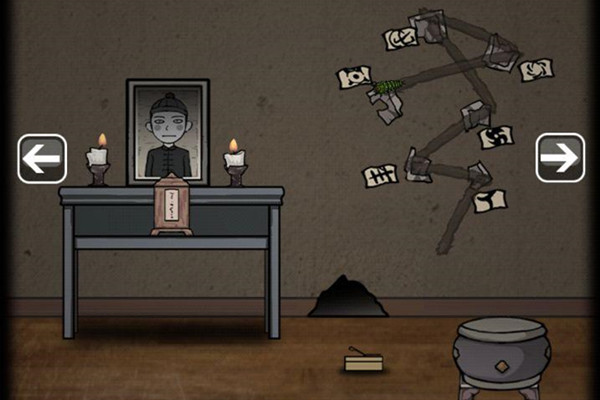The width and height of the screenshot is (600, 400).
Task: Navigate right with the arrow button
Action: coord(560,157)
